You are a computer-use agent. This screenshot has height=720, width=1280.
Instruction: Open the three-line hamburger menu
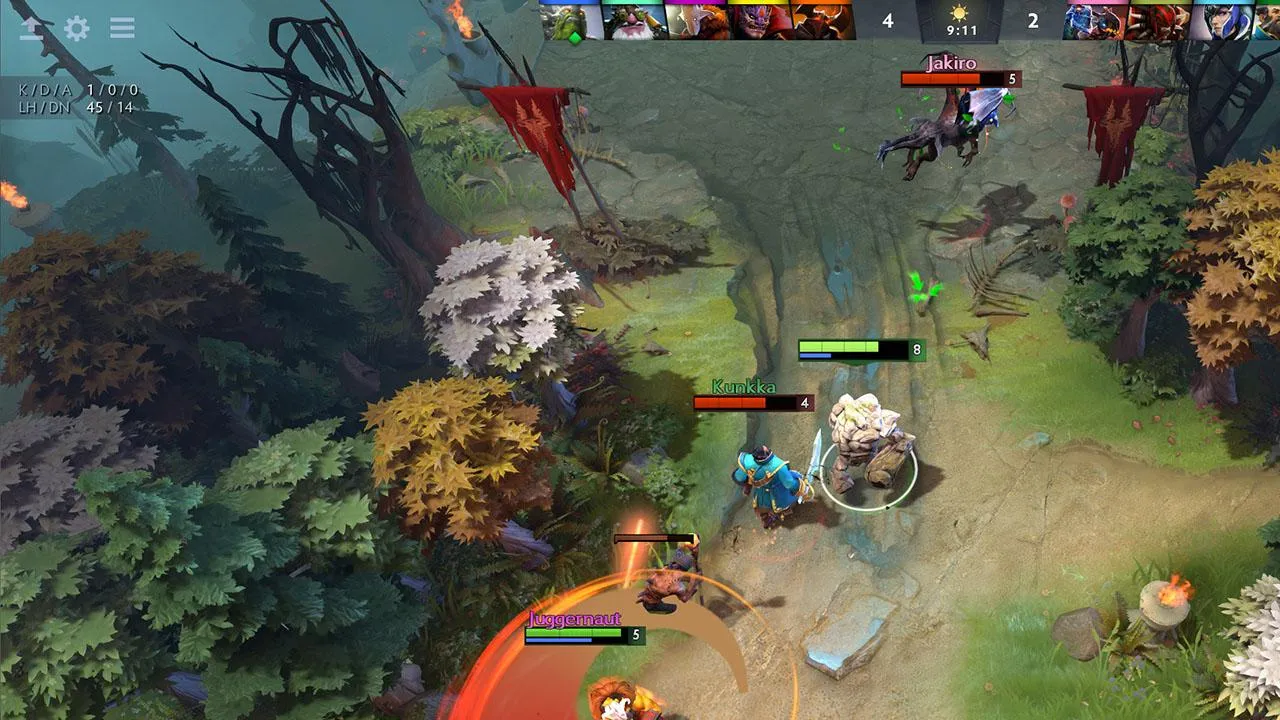coord(122,28)
